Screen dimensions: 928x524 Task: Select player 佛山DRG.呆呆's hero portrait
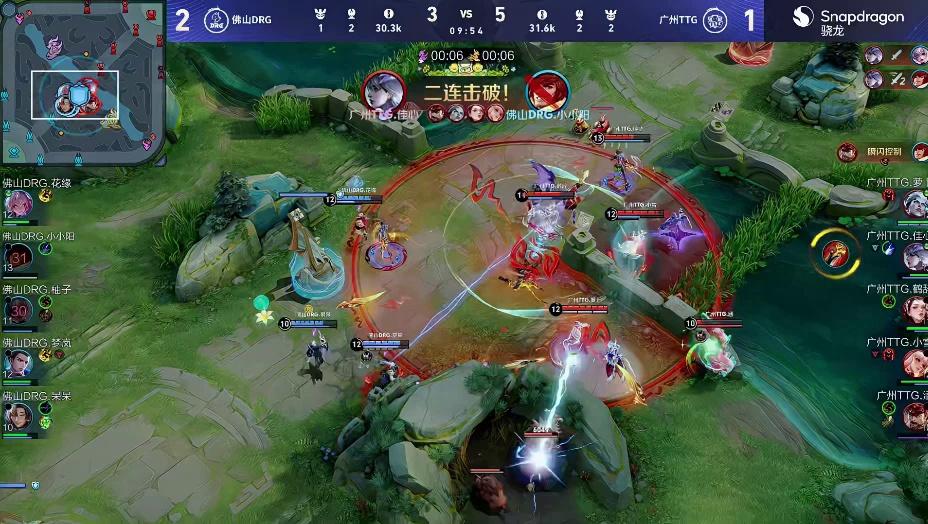19,417
